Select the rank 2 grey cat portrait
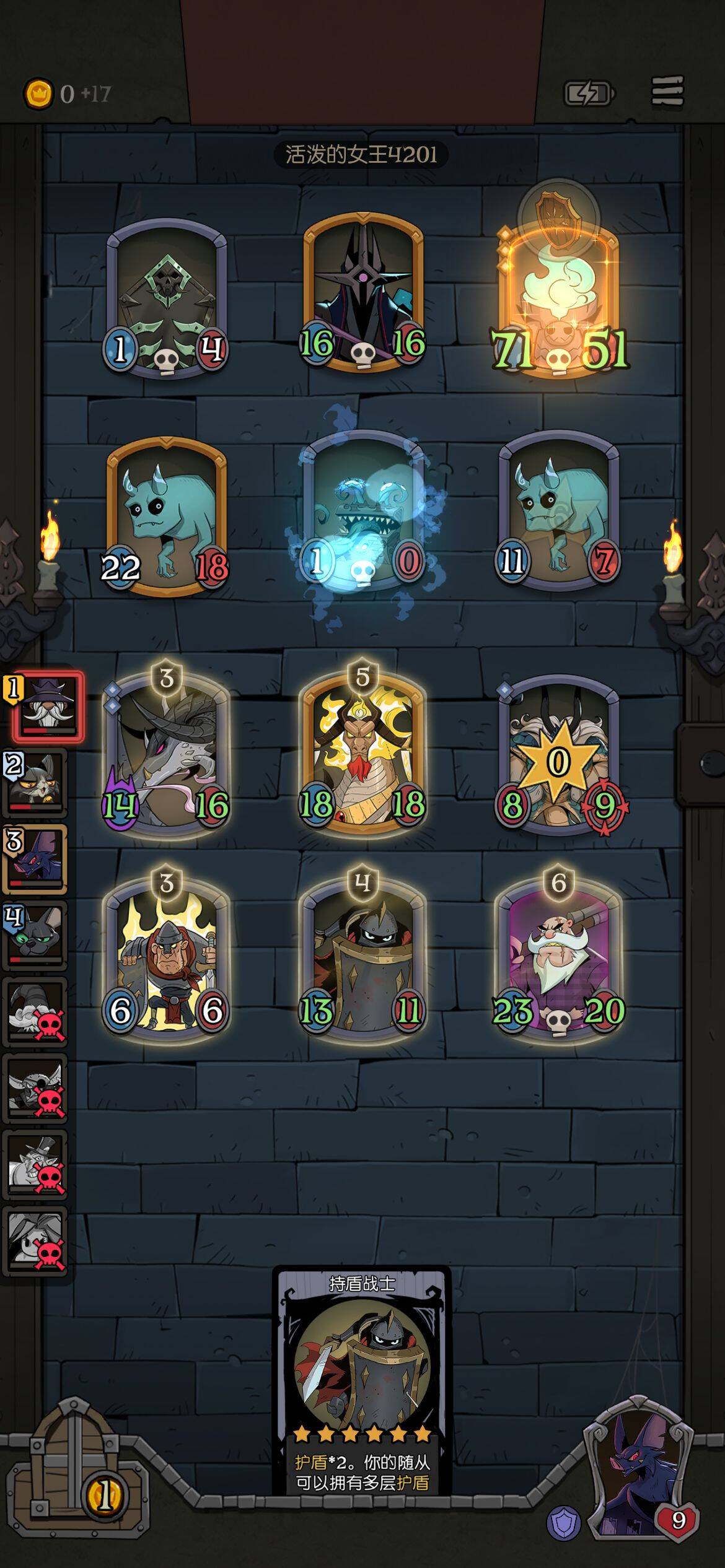Image resolution: width=725 pixels, height=1568 pixels. 35,783
